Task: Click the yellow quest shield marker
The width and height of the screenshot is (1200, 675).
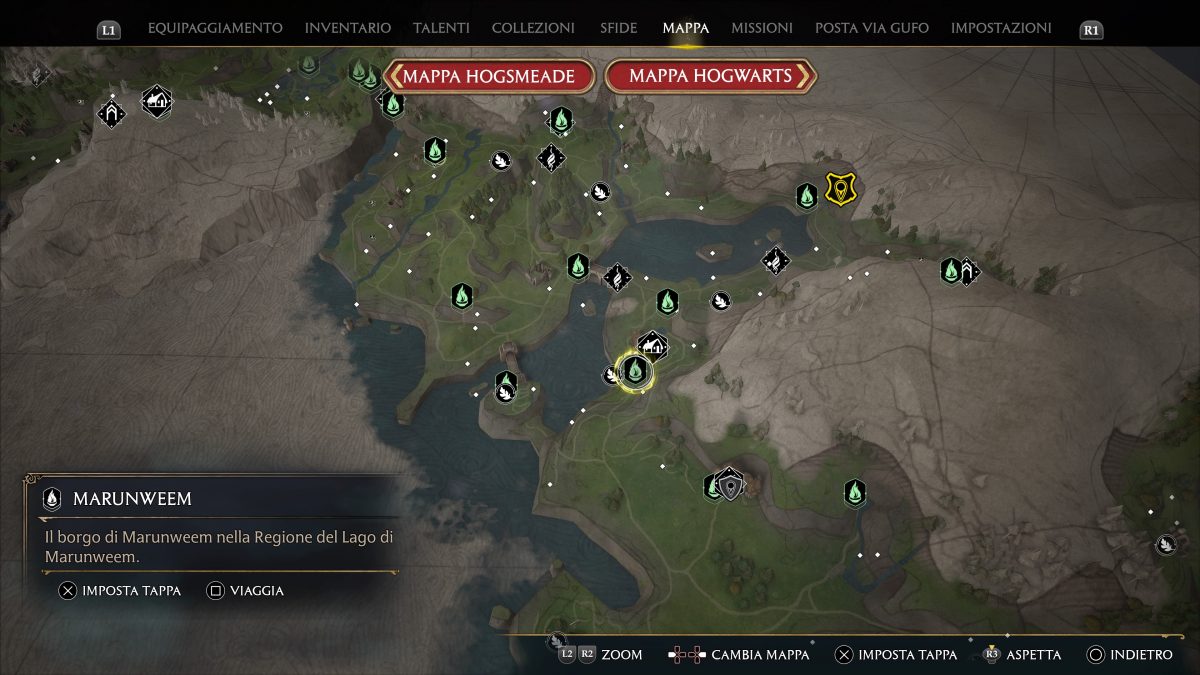Action: click(x=839, y=187)
